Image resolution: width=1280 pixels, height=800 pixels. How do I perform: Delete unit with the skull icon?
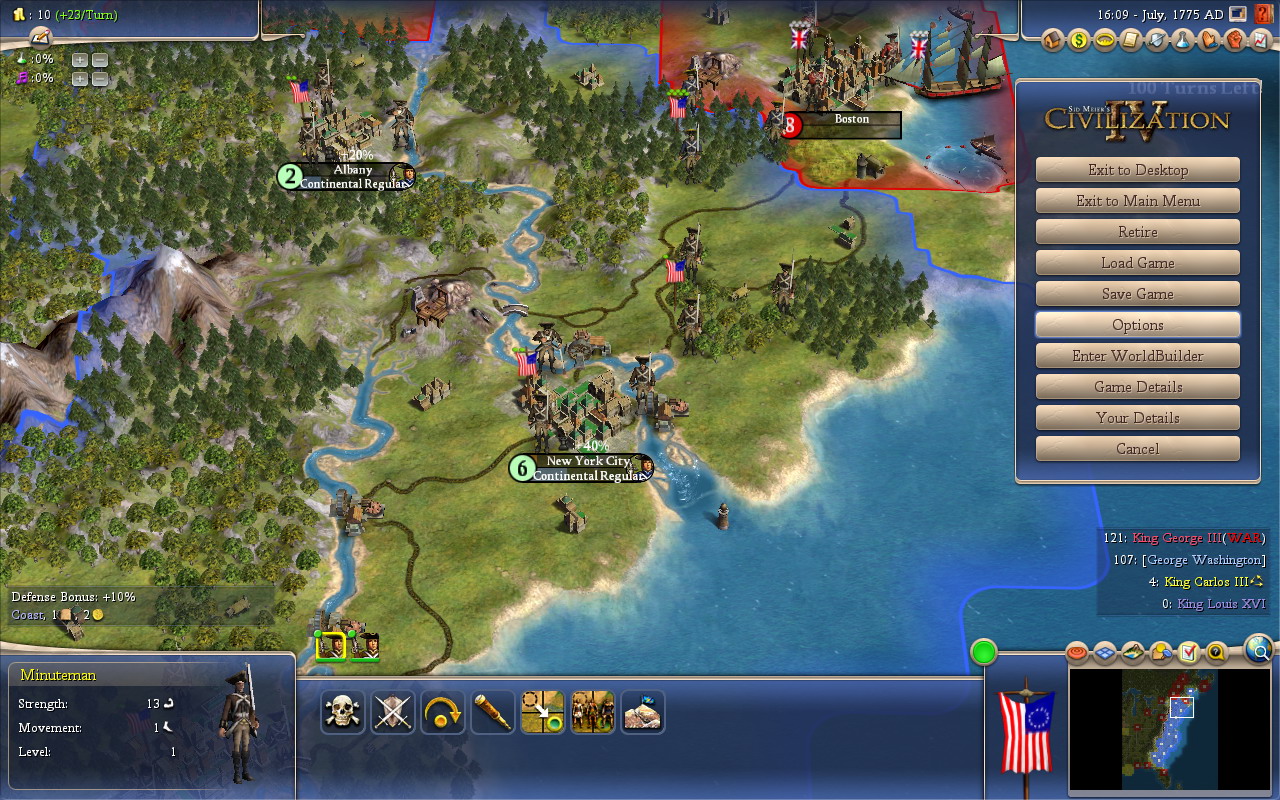pos(343,712)
